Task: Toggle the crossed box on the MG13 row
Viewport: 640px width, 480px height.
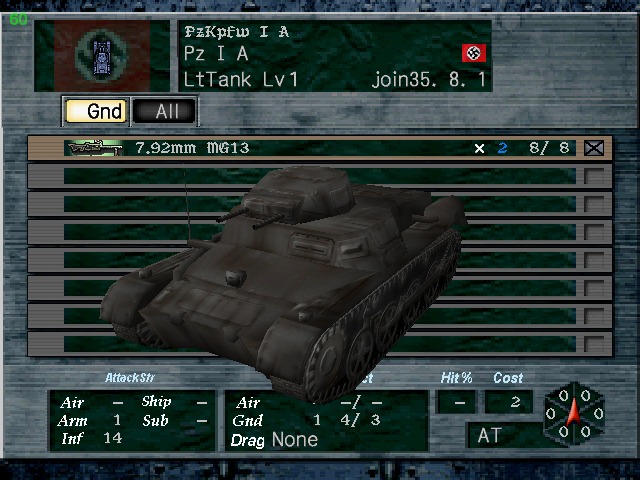Action: pyautogui.click(x=595, y=148)
